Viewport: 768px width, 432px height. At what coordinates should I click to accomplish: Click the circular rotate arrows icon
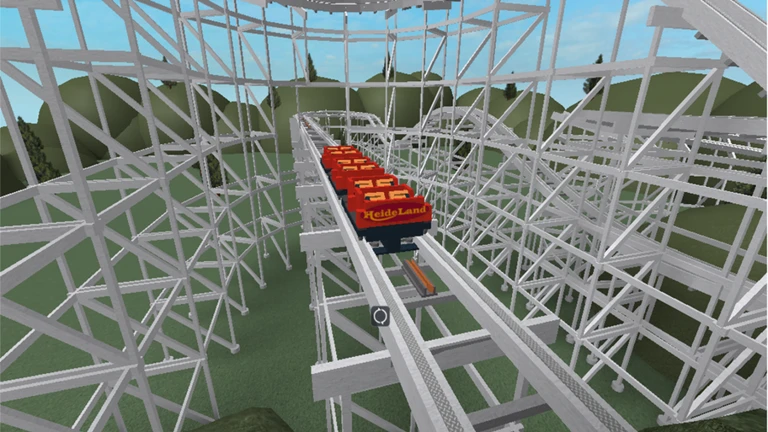point(380,315)
